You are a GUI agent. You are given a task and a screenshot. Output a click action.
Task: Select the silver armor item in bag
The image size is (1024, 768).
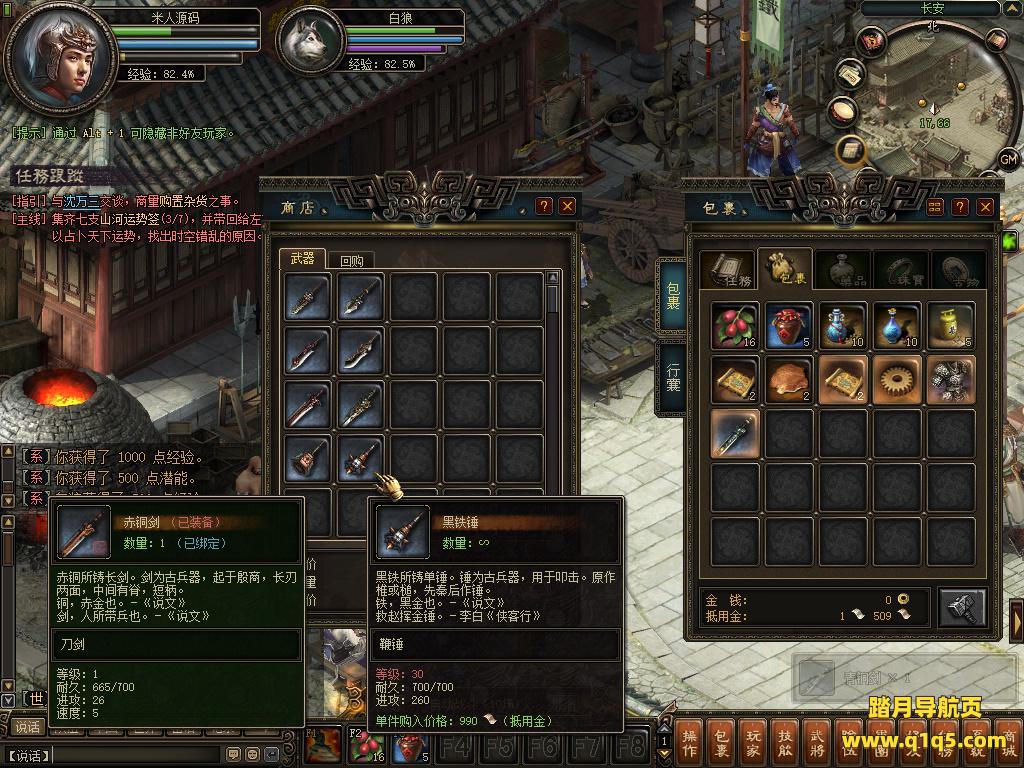click(951, 379)
